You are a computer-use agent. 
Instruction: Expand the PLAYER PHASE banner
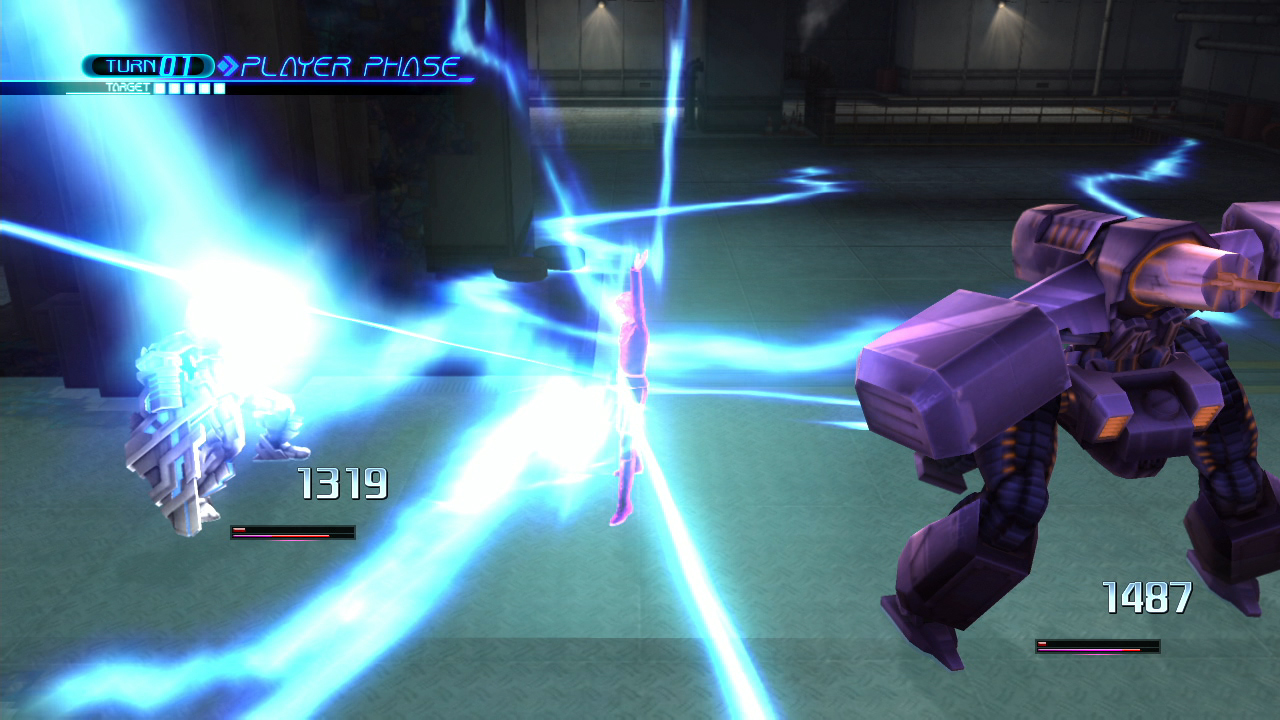pos(348,64)
